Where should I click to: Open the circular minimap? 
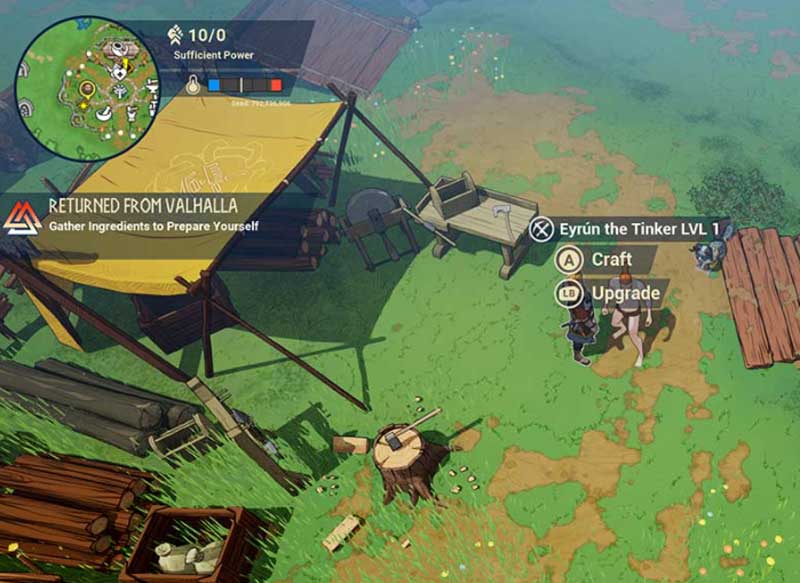pos(87,89)
